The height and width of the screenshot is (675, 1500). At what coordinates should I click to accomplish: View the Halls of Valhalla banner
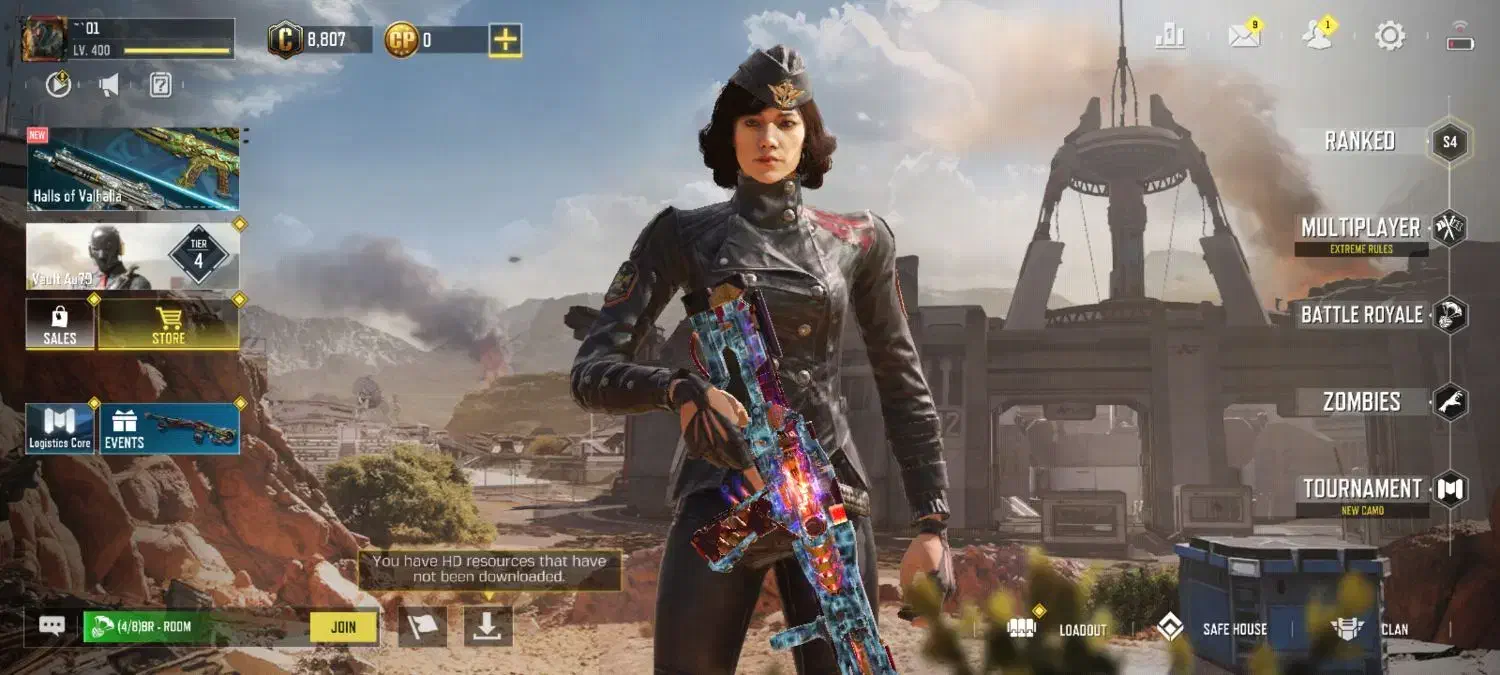[x=133, y=168]
